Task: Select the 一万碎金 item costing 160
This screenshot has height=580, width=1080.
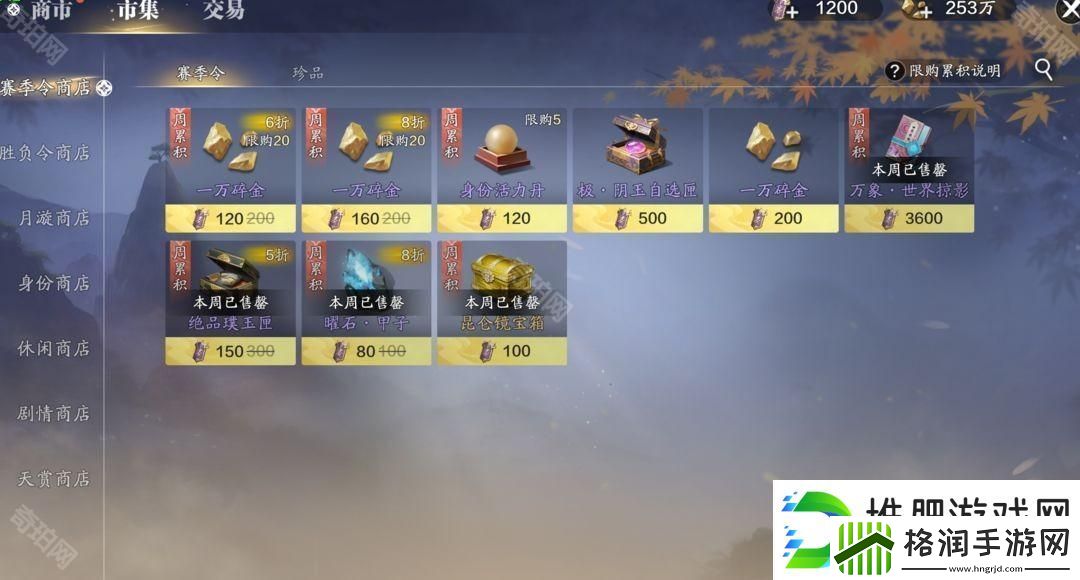Action: click(366, 170)
